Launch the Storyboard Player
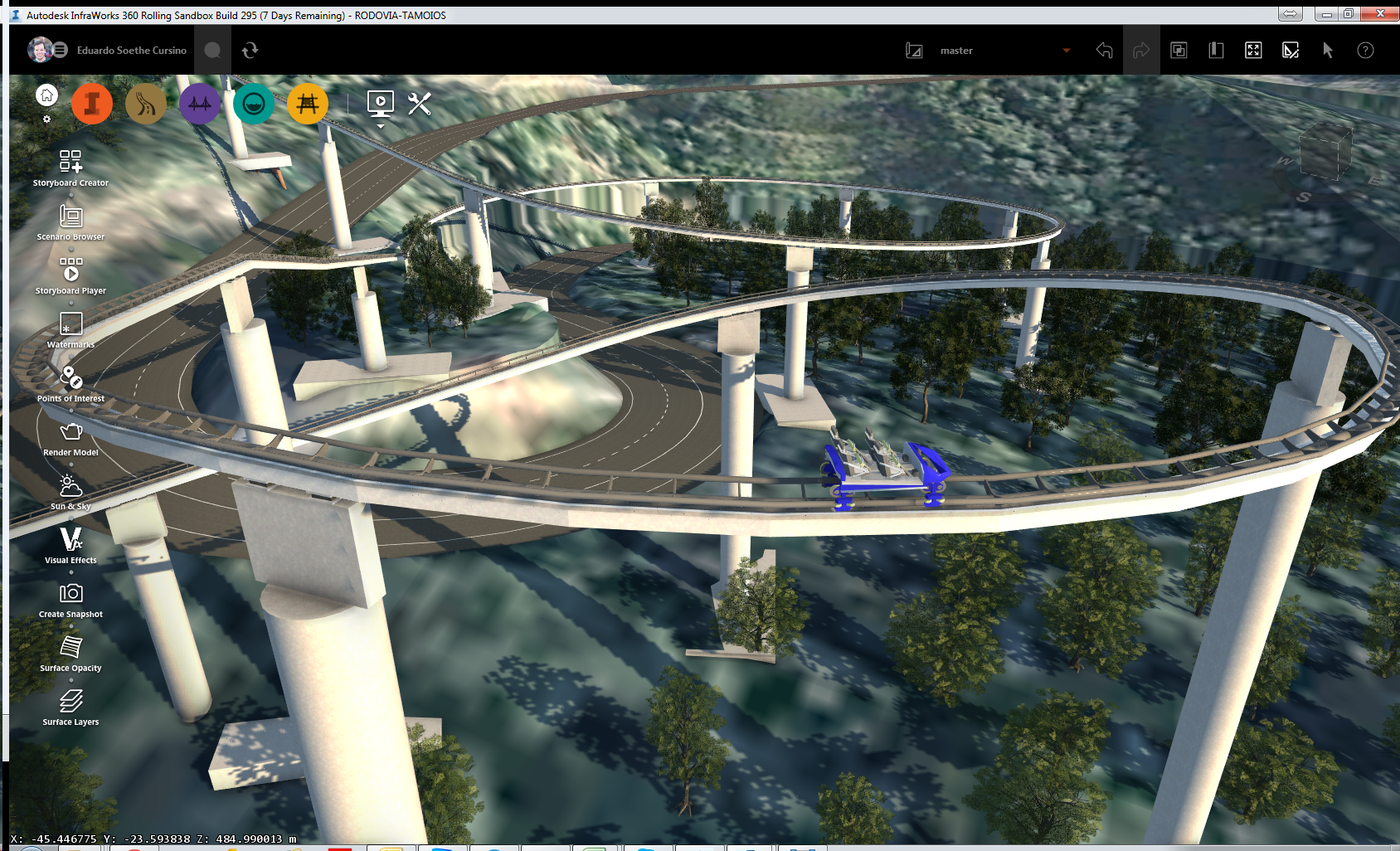Image resolution: width=1400 pixels, height=851 pixels. [x=70, y=271]
